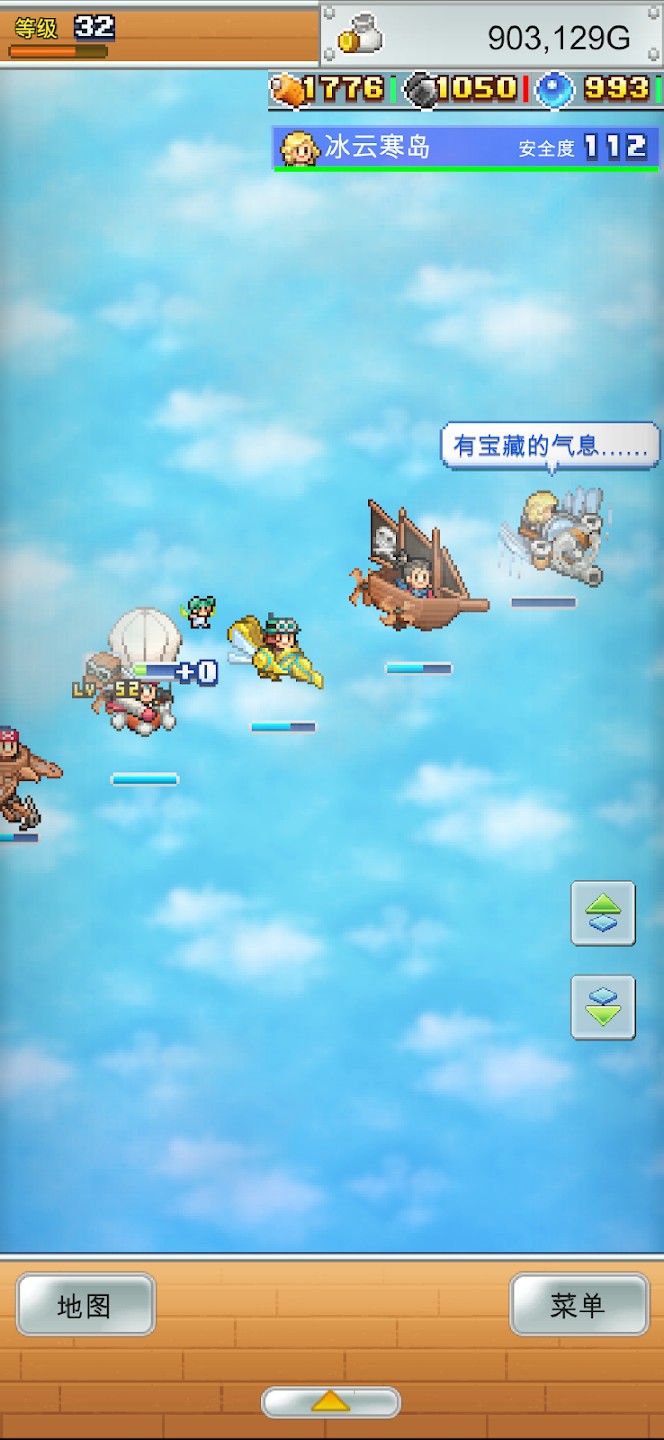Tap the gold coin money display
The height and width of the screenshot is (1440, 664).
tap(490, 36)
